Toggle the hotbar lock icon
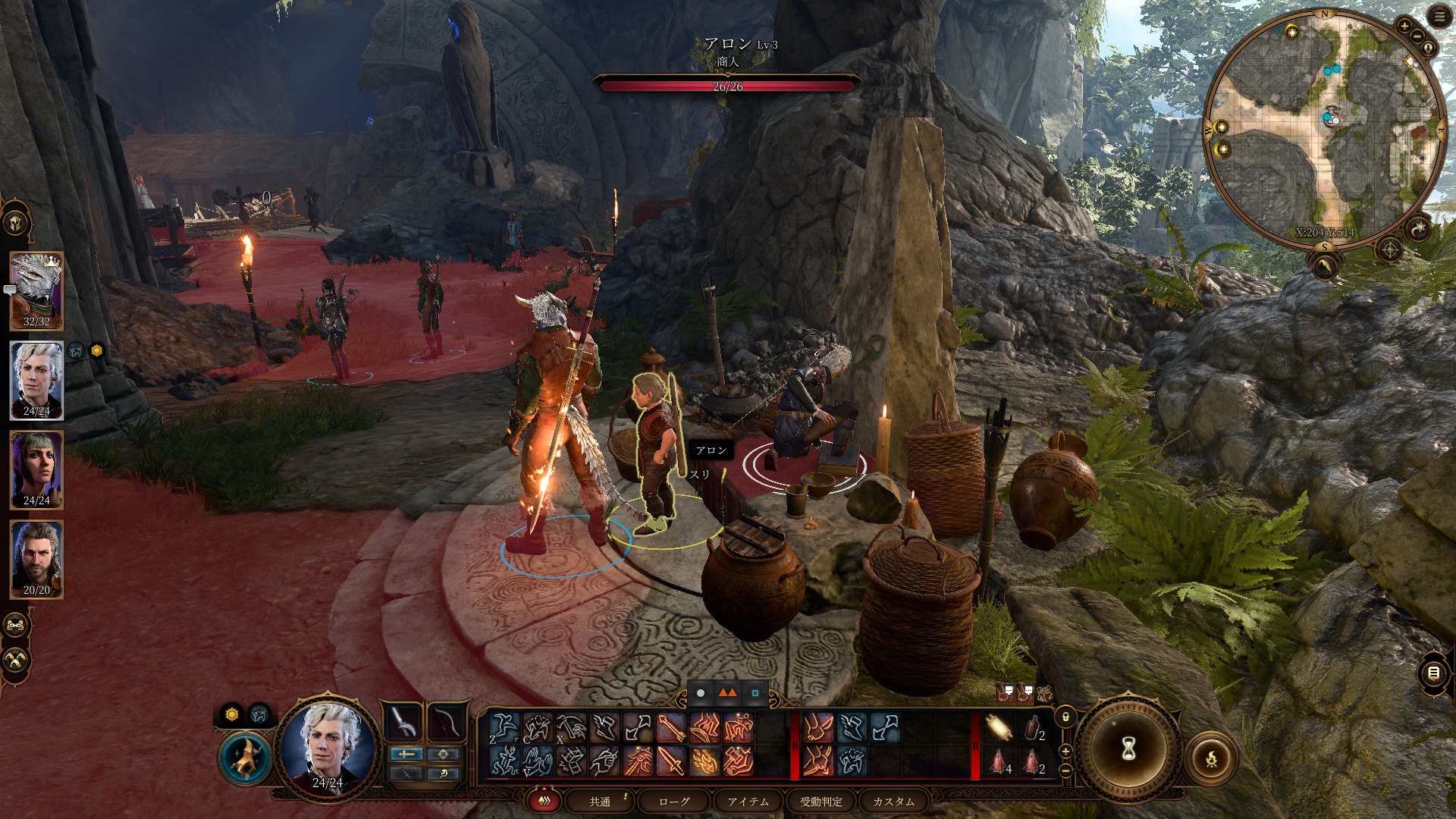 coord(1066,716)
